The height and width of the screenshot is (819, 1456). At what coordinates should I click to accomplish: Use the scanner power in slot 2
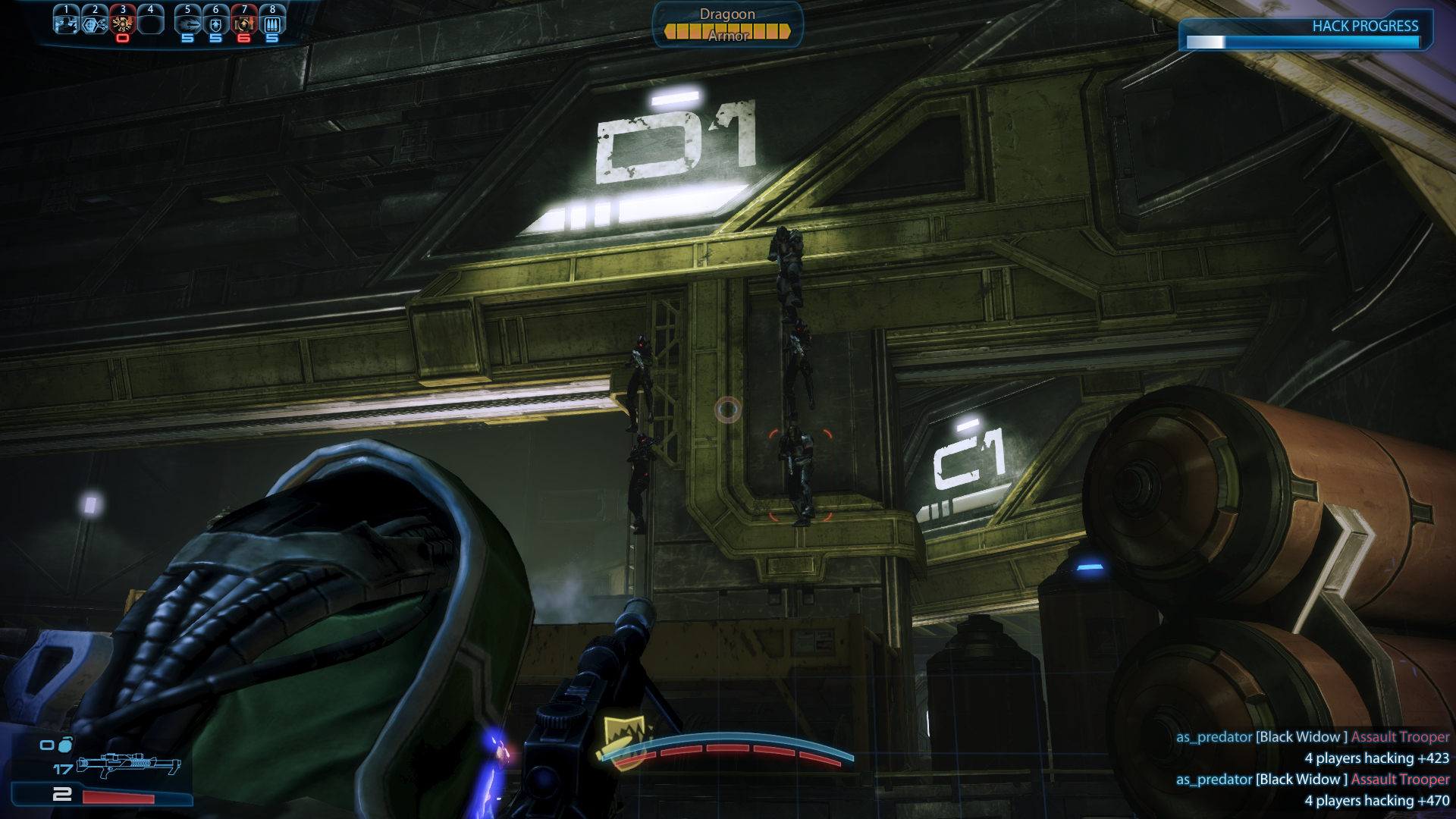(94, 23)
